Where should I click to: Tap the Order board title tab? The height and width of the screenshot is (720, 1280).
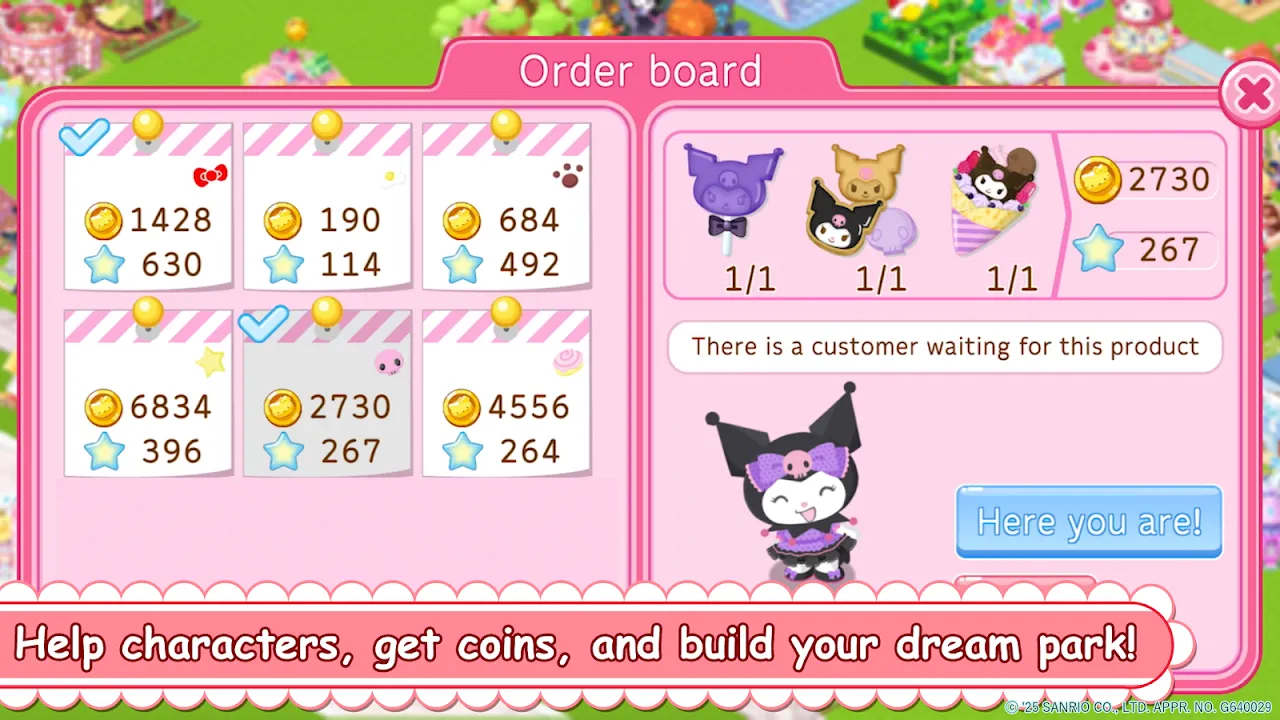coord(641,70)
